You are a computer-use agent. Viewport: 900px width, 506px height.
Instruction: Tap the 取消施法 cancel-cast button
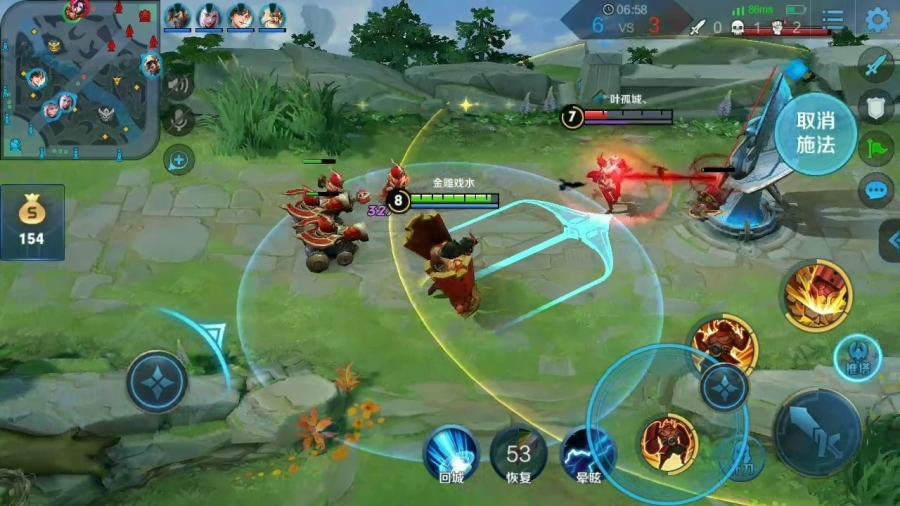pos(815,131)
